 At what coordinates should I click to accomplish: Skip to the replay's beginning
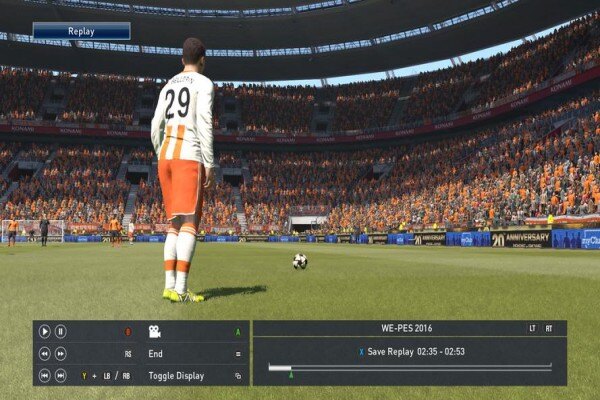pos(45,375)
